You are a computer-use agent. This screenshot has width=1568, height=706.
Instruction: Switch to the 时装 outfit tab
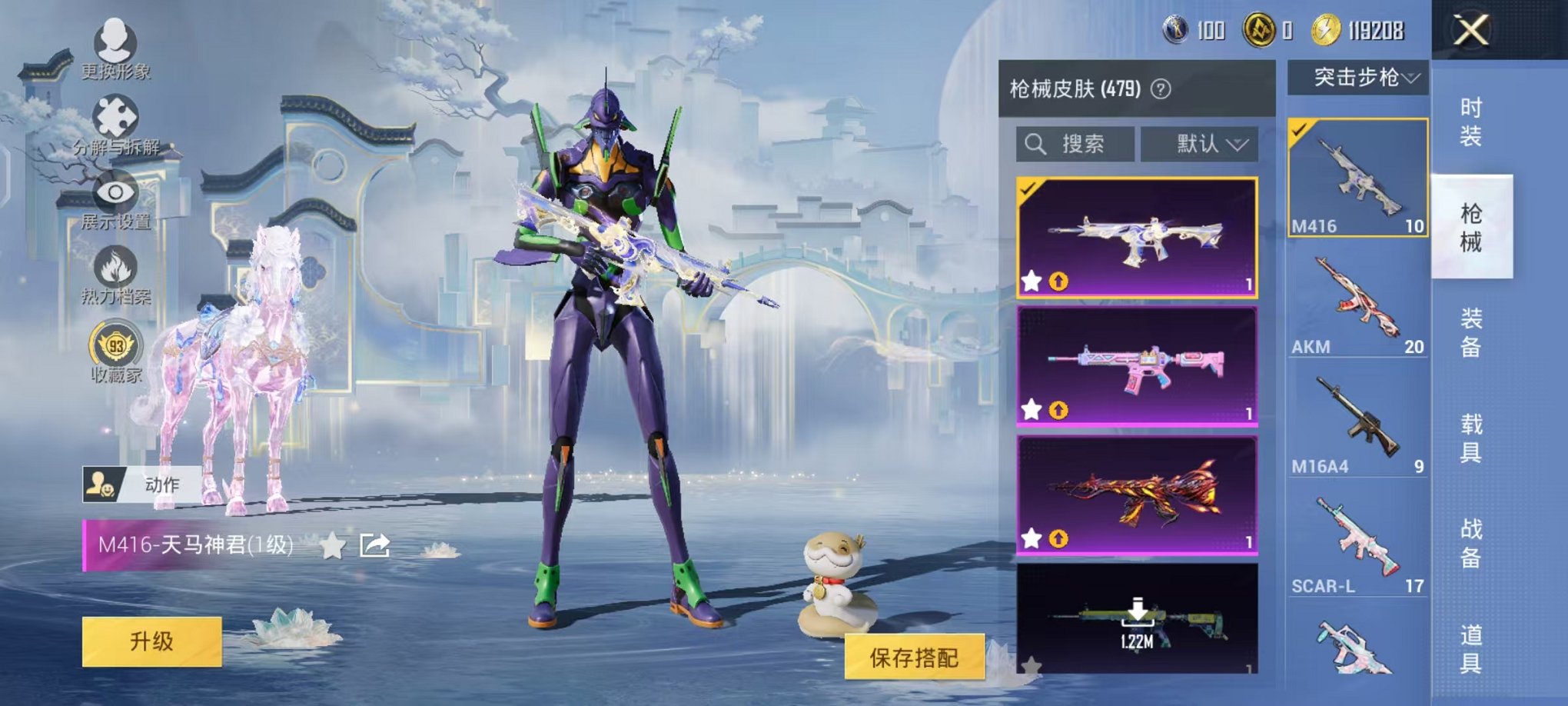1470,122
